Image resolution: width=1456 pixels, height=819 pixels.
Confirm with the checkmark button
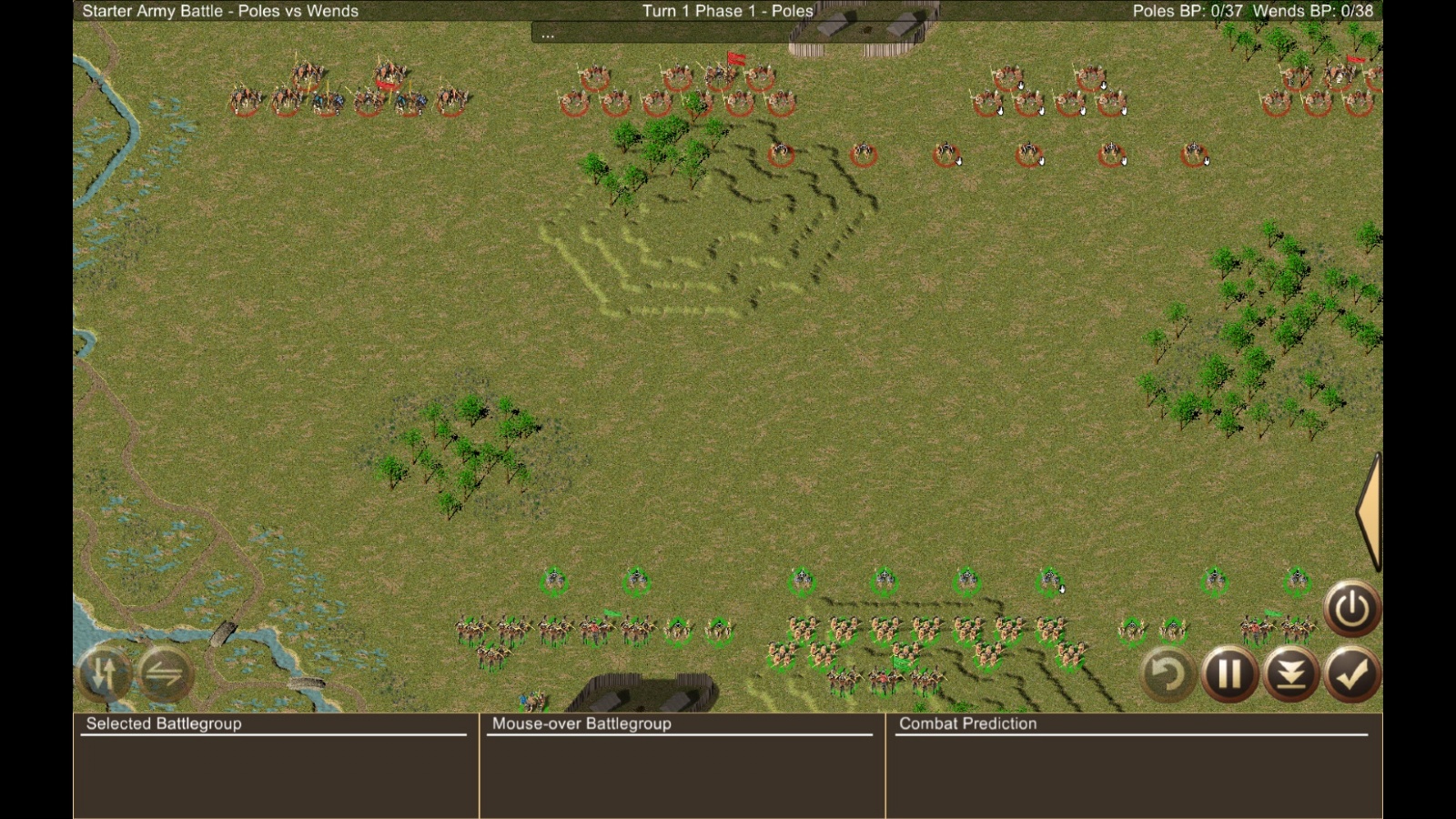point(1351,674)
